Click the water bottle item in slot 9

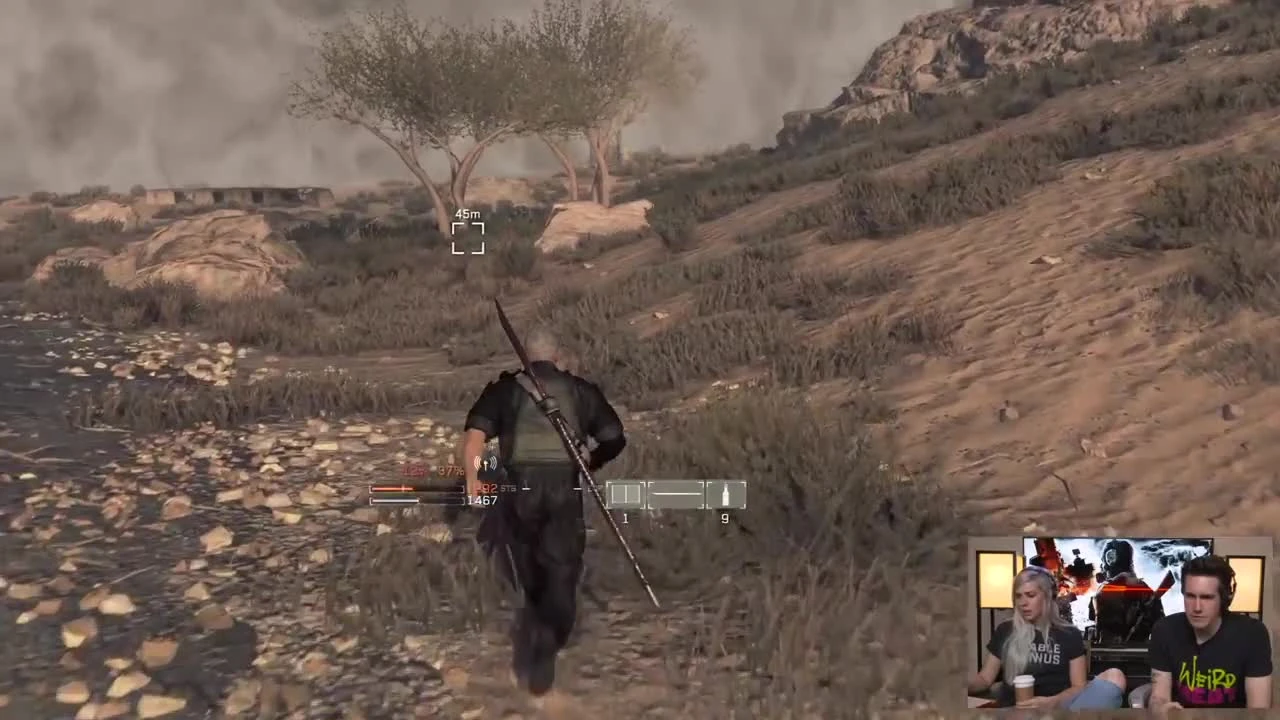point(724,496)
